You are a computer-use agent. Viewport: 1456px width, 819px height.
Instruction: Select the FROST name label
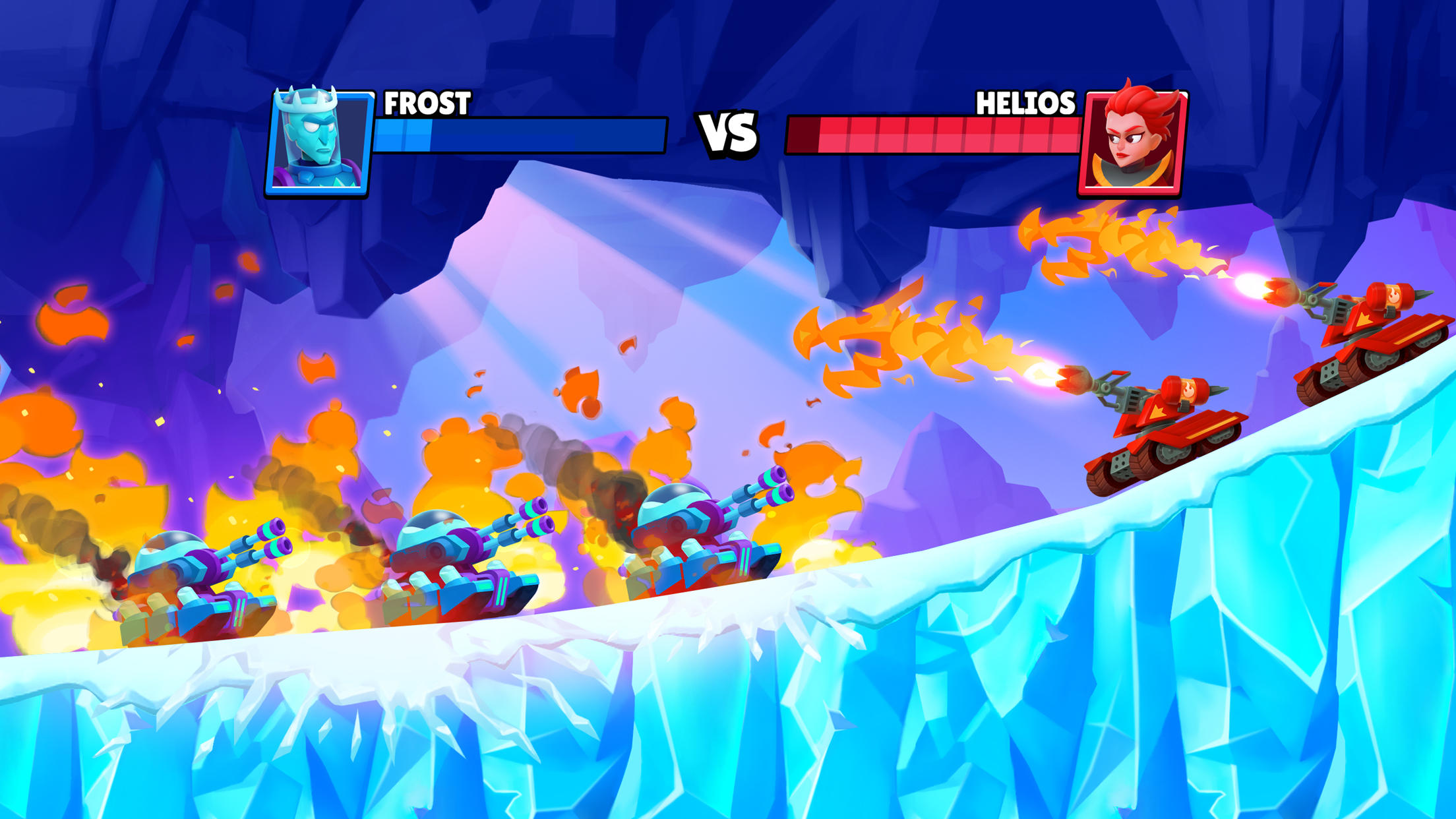click(x=427, y=104)
